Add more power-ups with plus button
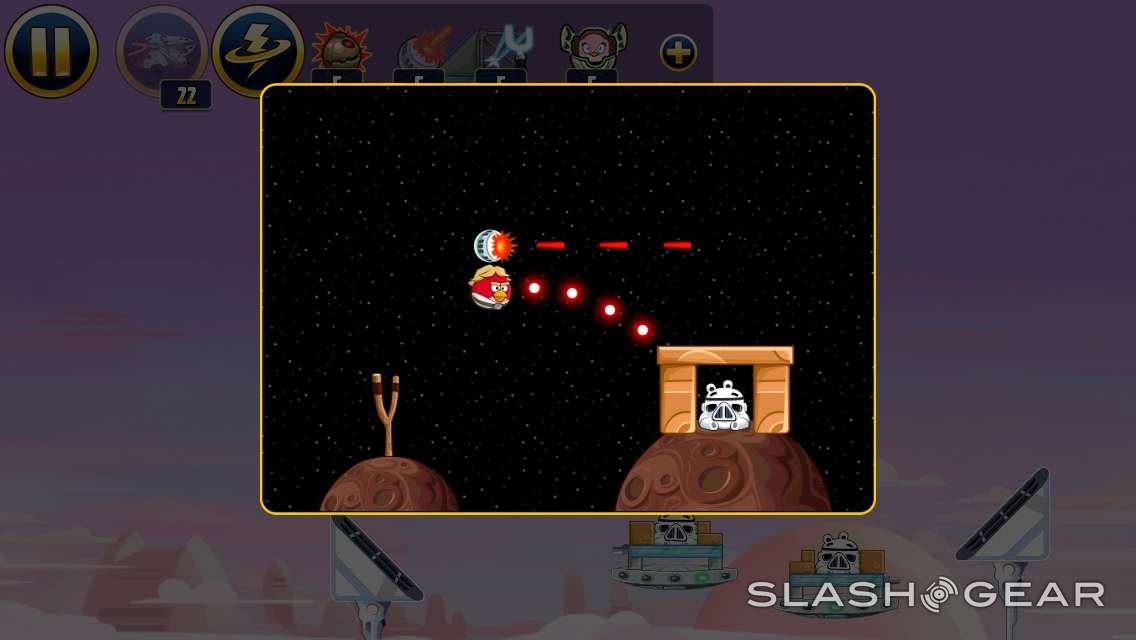Screen dimensions: 1136x640 coord(678,52)
